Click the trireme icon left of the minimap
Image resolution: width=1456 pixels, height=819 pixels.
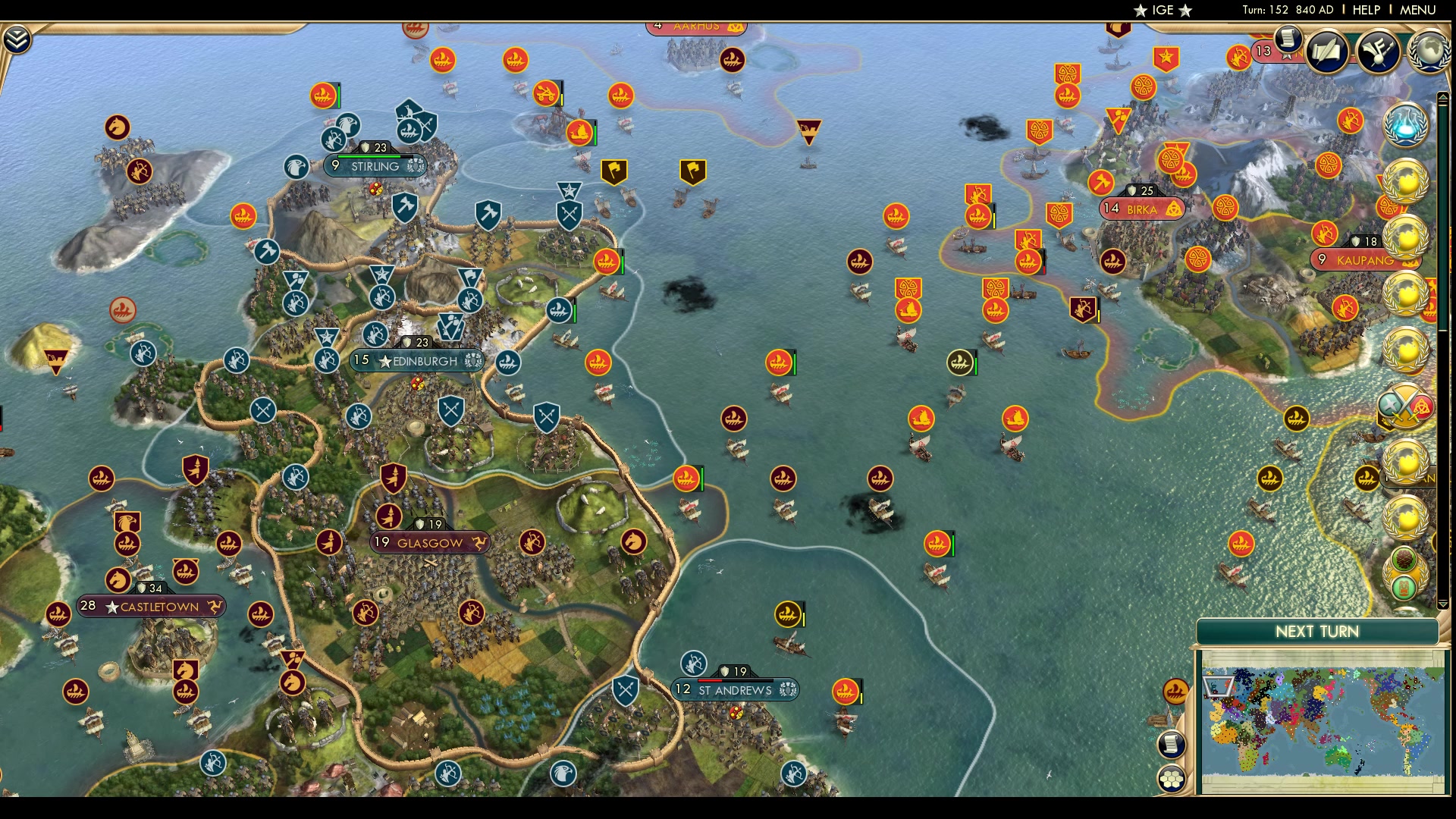[x=1175, y=691]
